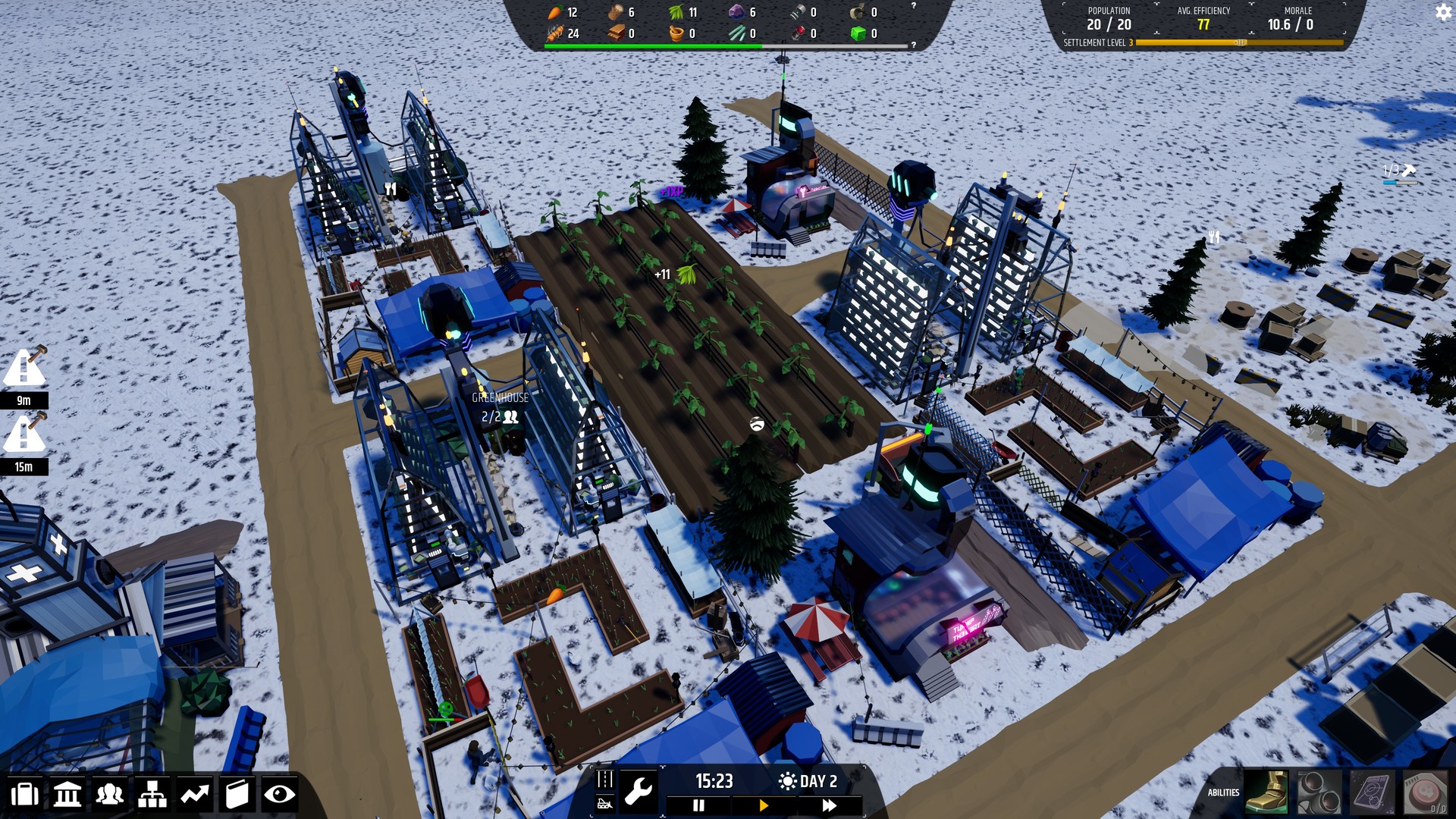
Task: Open the bank building panel icon
Action: coord(68,794)
